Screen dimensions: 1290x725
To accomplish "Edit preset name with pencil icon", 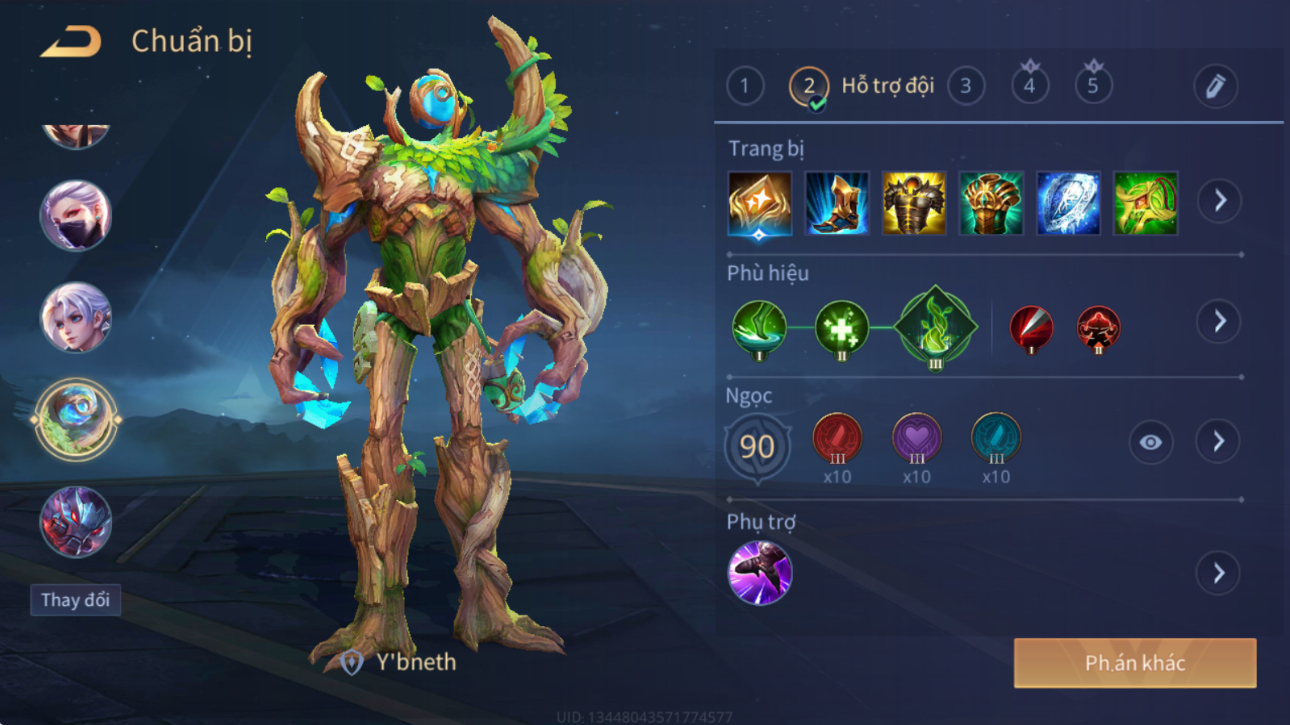I will 1215,87.
